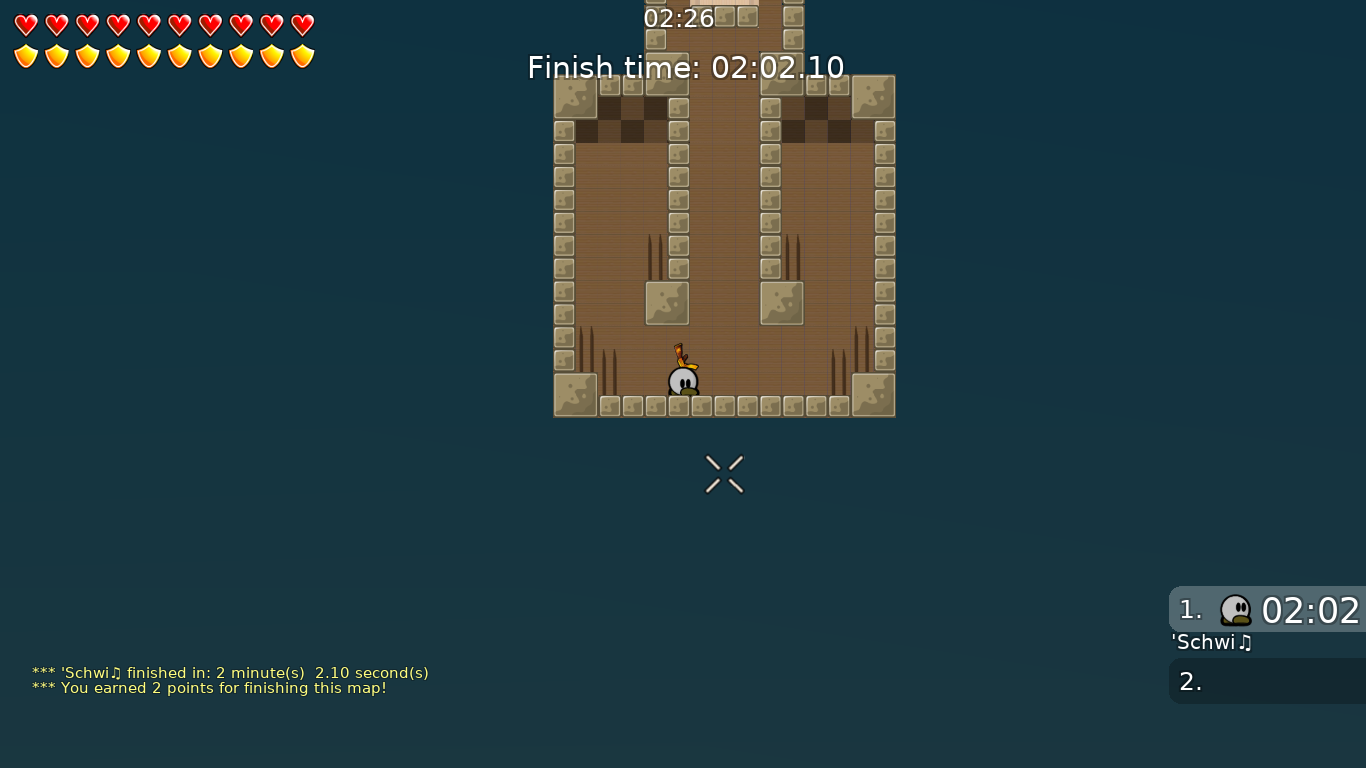Click the rightmost shield icon
This screenshot has width=1366, height=768.
[x=302, y=54]
